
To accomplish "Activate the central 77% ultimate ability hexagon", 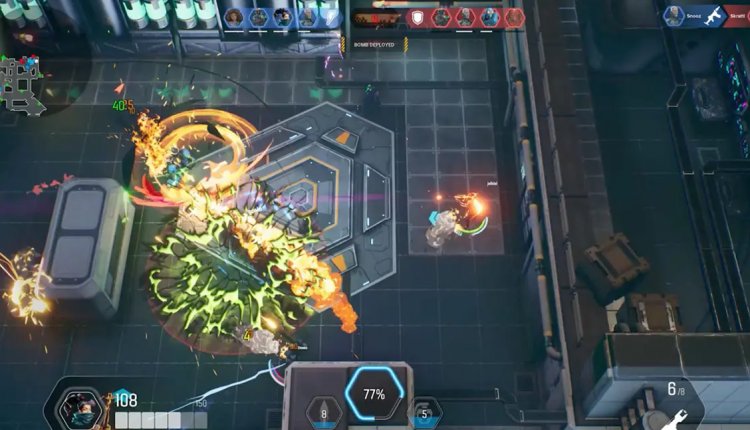I will tap(374, 394).
